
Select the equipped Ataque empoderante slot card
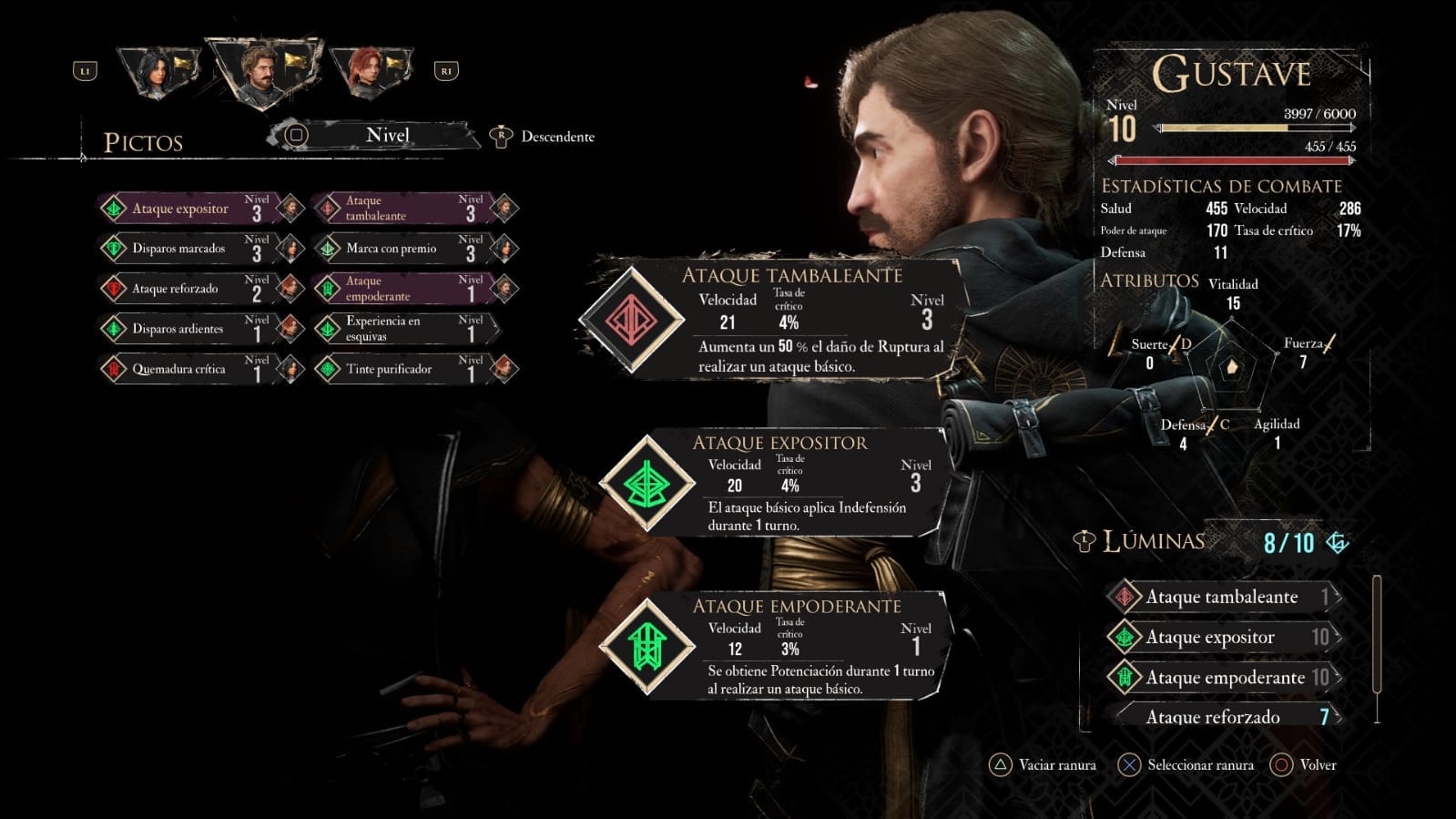click(774, 648)
